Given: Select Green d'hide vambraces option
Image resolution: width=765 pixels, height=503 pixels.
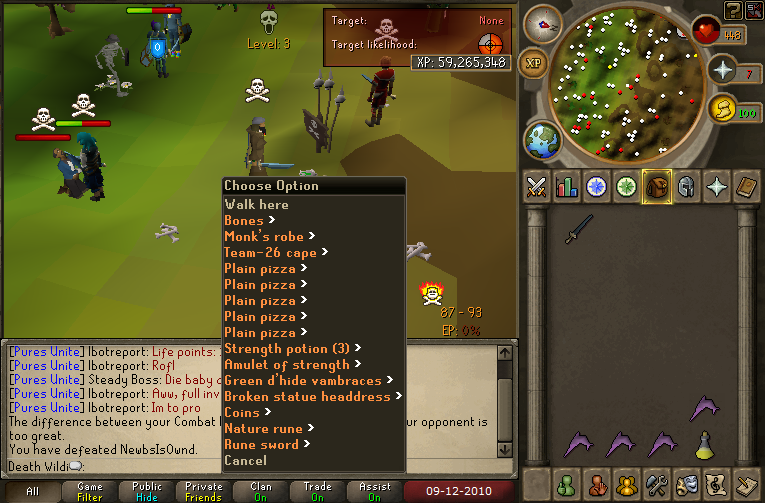Looking at the screenshot, I should pos(303,380).
